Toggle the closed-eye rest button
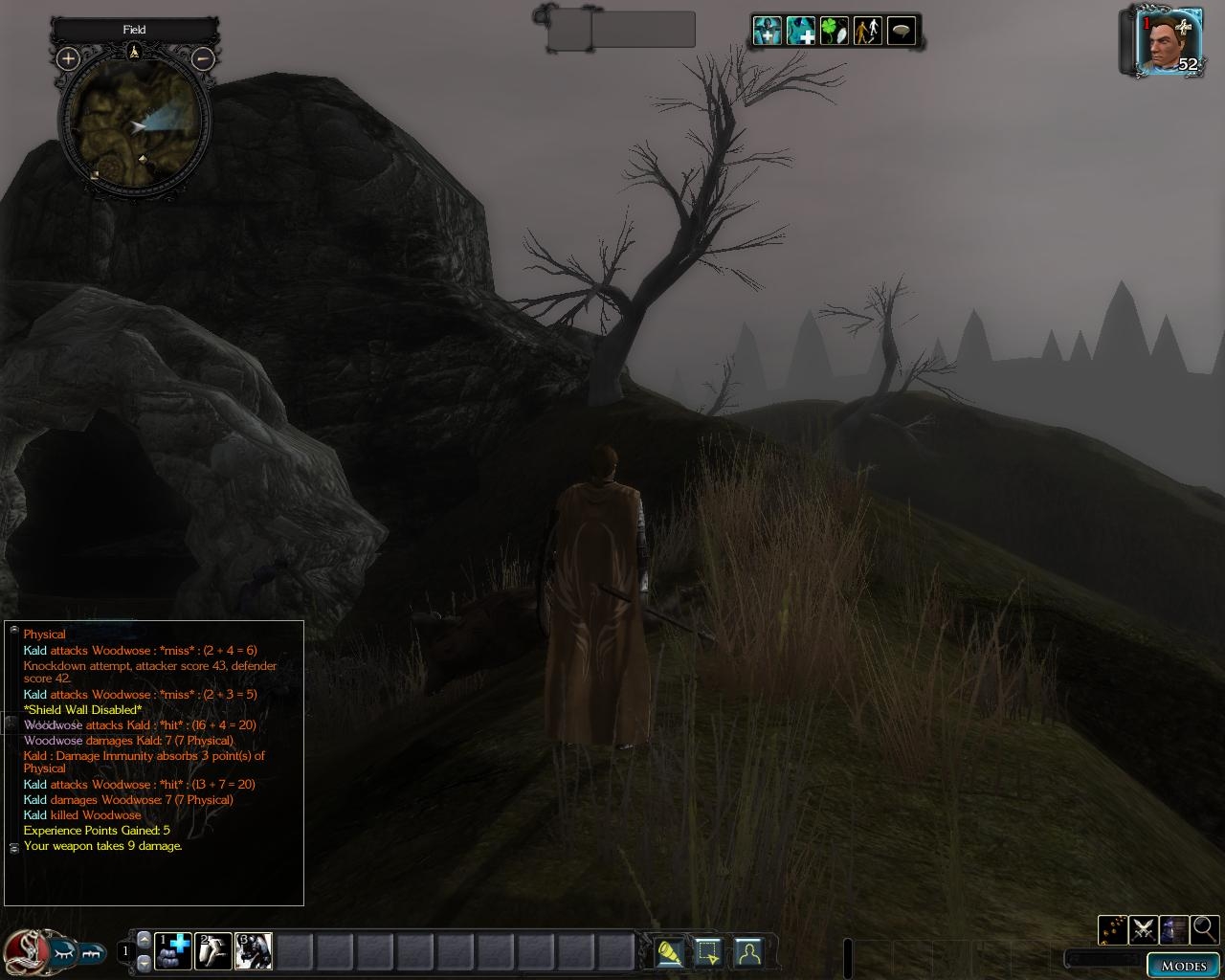The image size is (1225, 980). [x=60, y=953]
